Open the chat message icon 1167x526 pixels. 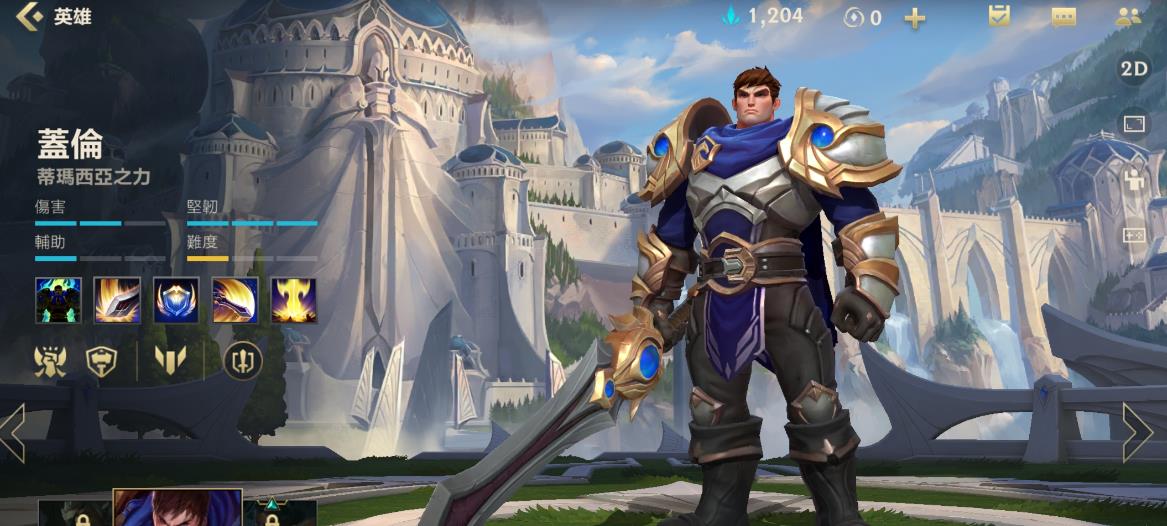tap(1063, 17)
